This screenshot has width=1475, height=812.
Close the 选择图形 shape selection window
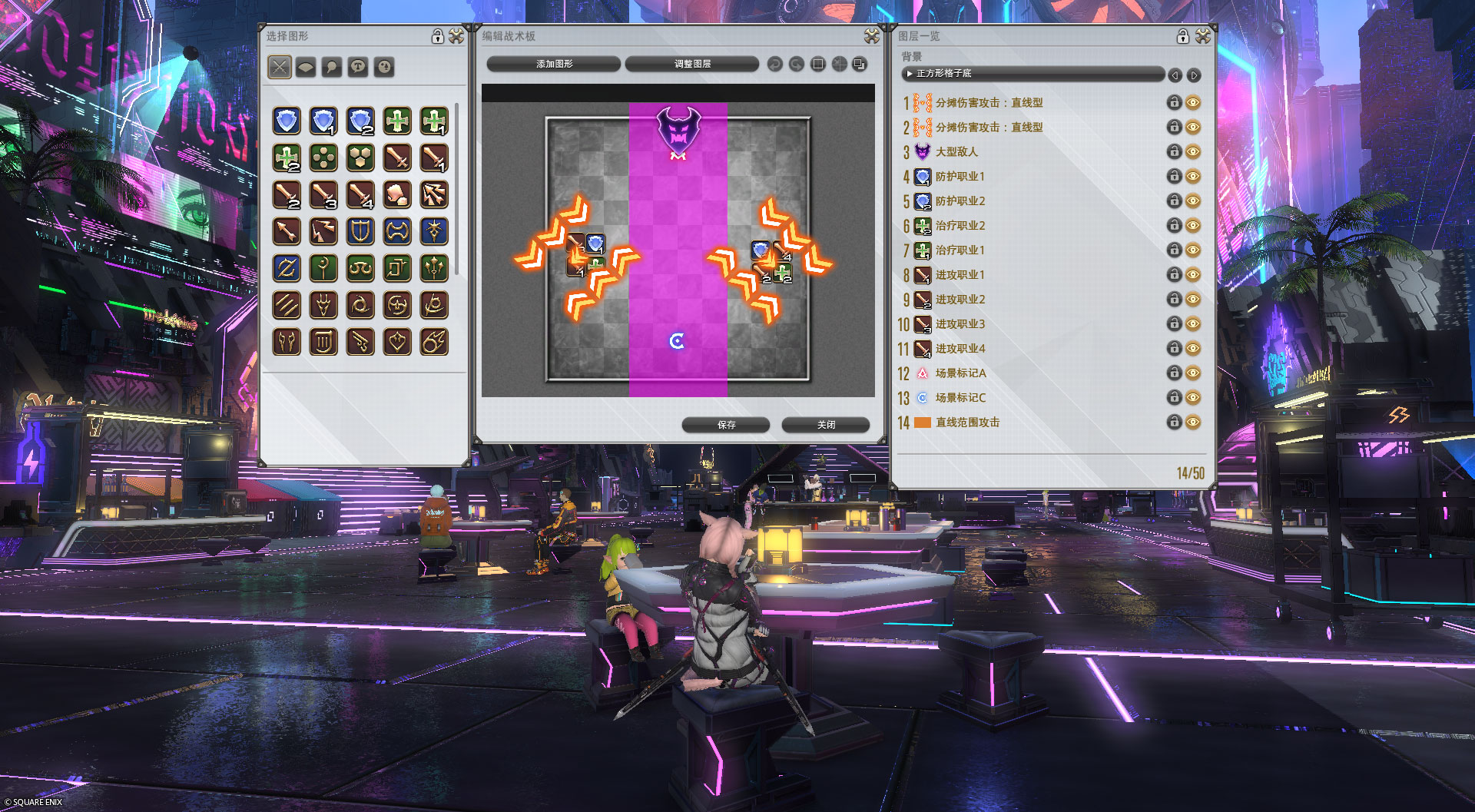tap(456, 36)
